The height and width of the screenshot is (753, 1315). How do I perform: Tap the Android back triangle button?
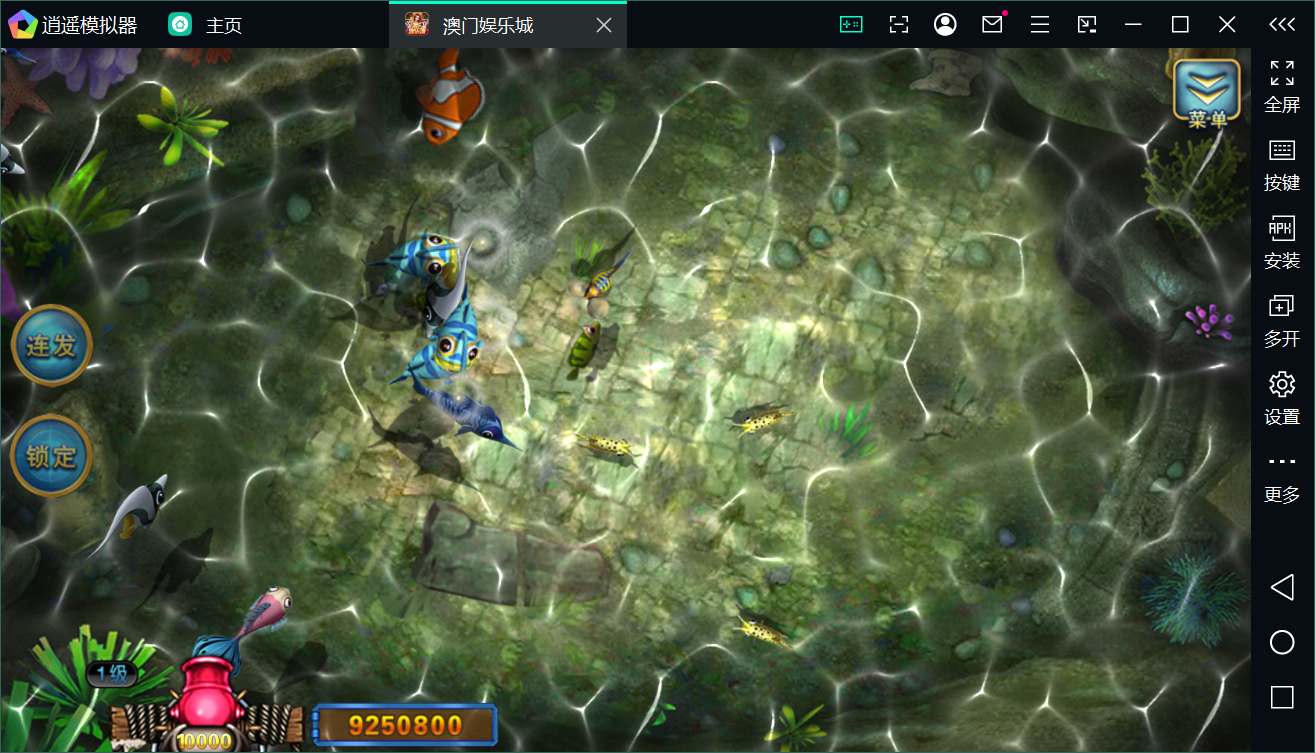pyautogui.click(x=1281, y=587)
